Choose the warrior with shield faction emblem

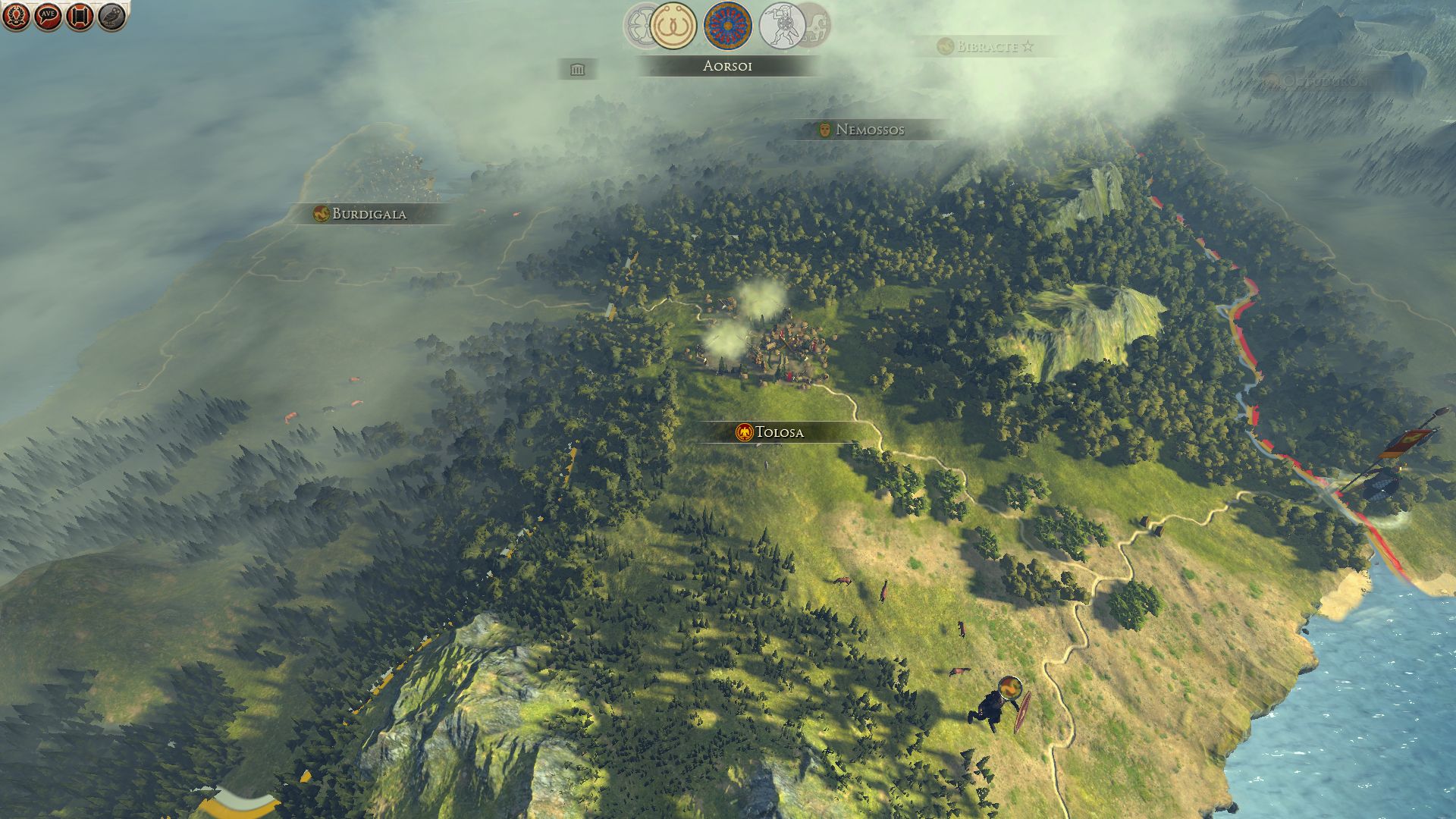pyautogui.click(x=781, y=26)
